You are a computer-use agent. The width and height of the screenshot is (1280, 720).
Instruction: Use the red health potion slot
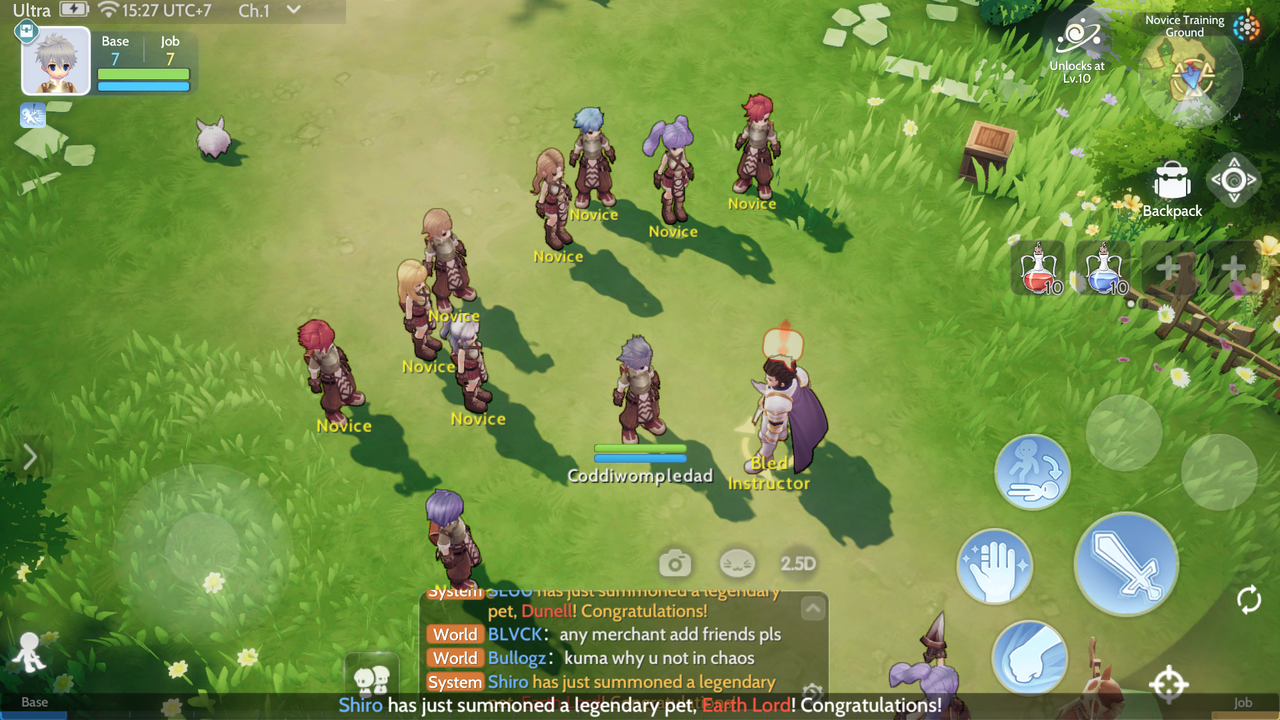tap(1038, 268)
